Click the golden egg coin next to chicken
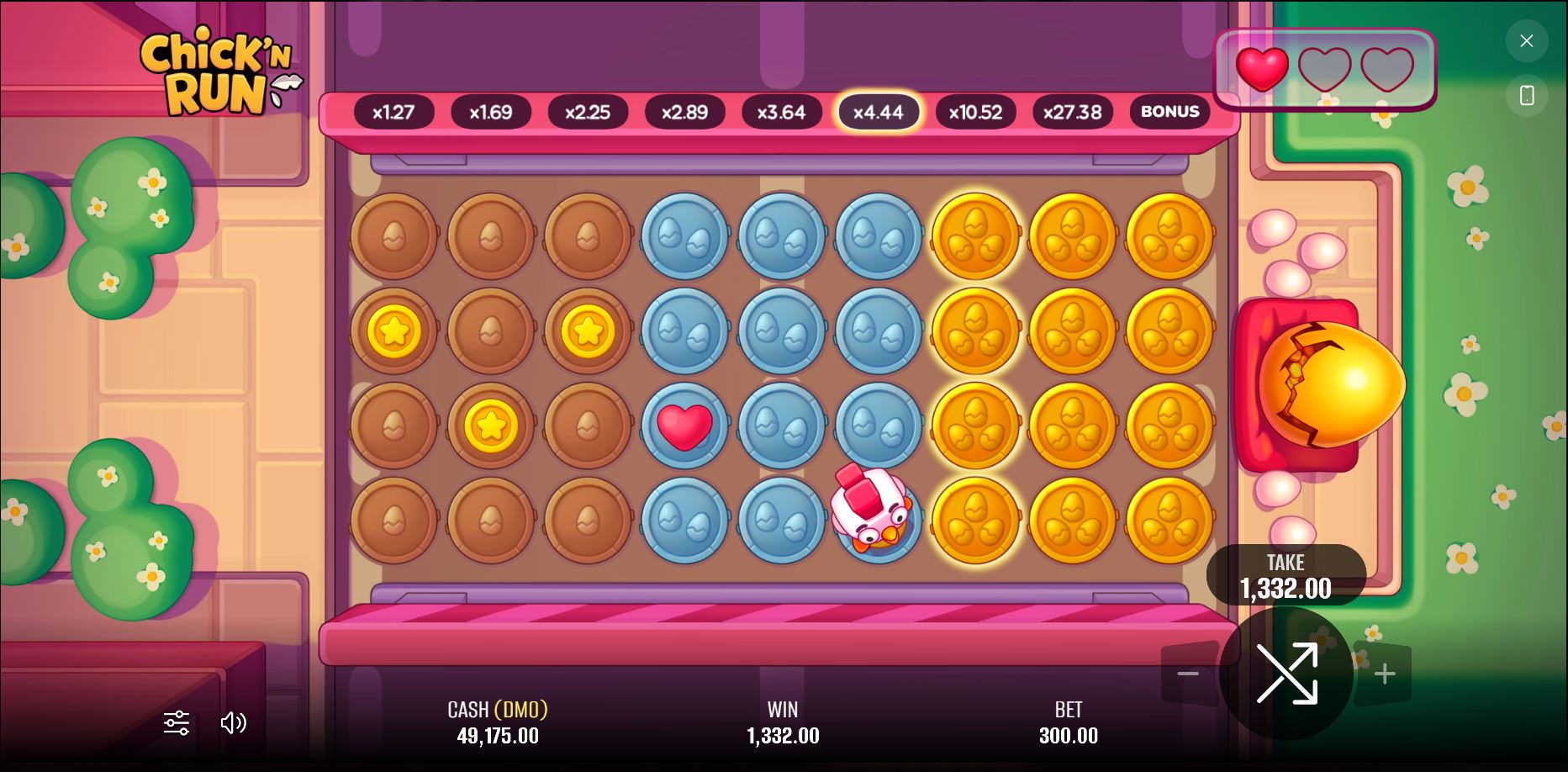1568x772 pixels. [974, 520]
